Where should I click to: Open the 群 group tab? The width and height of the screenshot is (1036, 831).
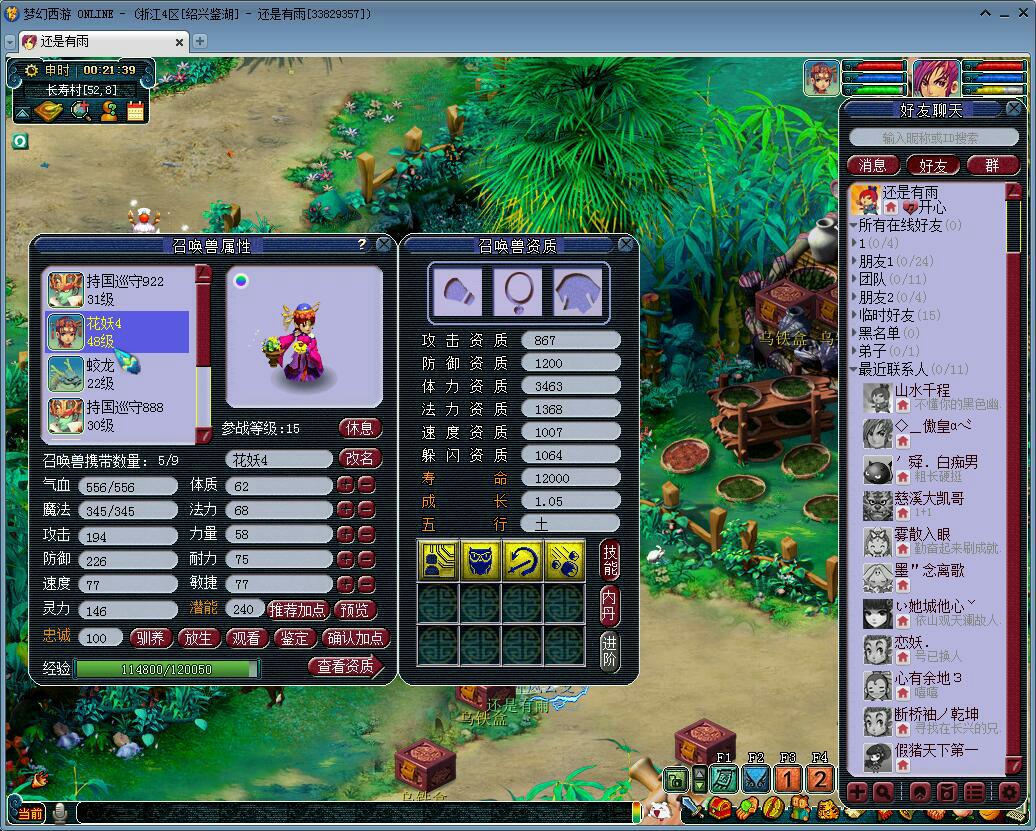click(x=992, y=165)
